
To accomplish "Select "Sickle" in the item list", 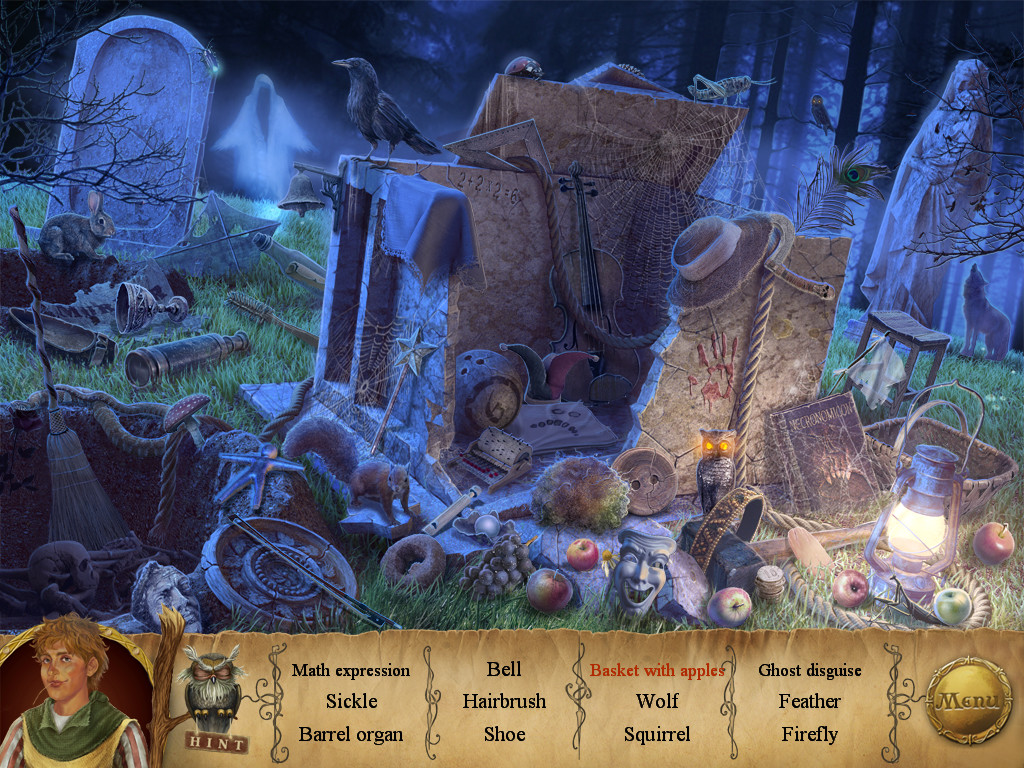I will pyautogui.click(x=351, y=702).
